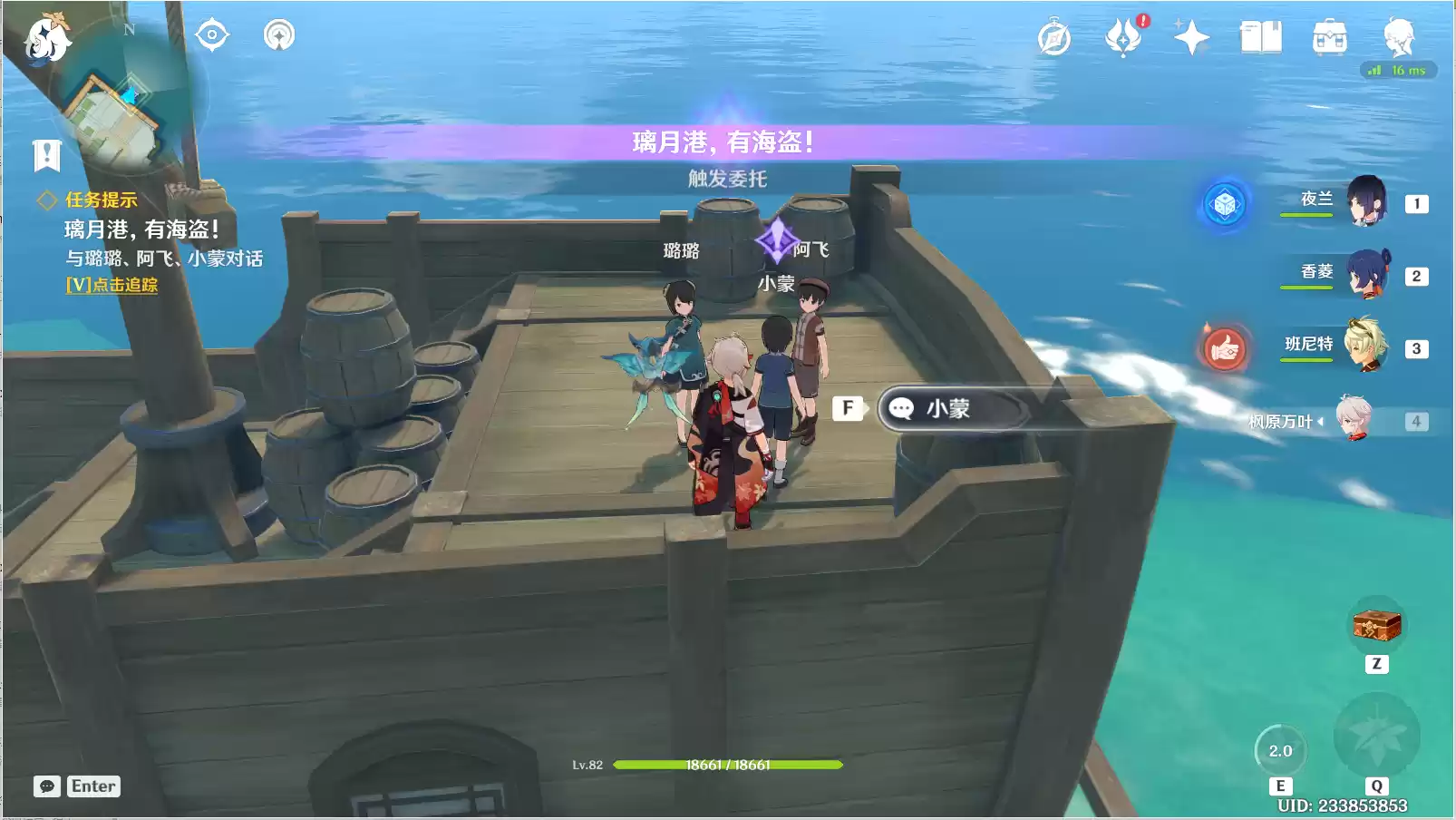
Task: Open the adventurer handbook
Action: pos(1260,38)
